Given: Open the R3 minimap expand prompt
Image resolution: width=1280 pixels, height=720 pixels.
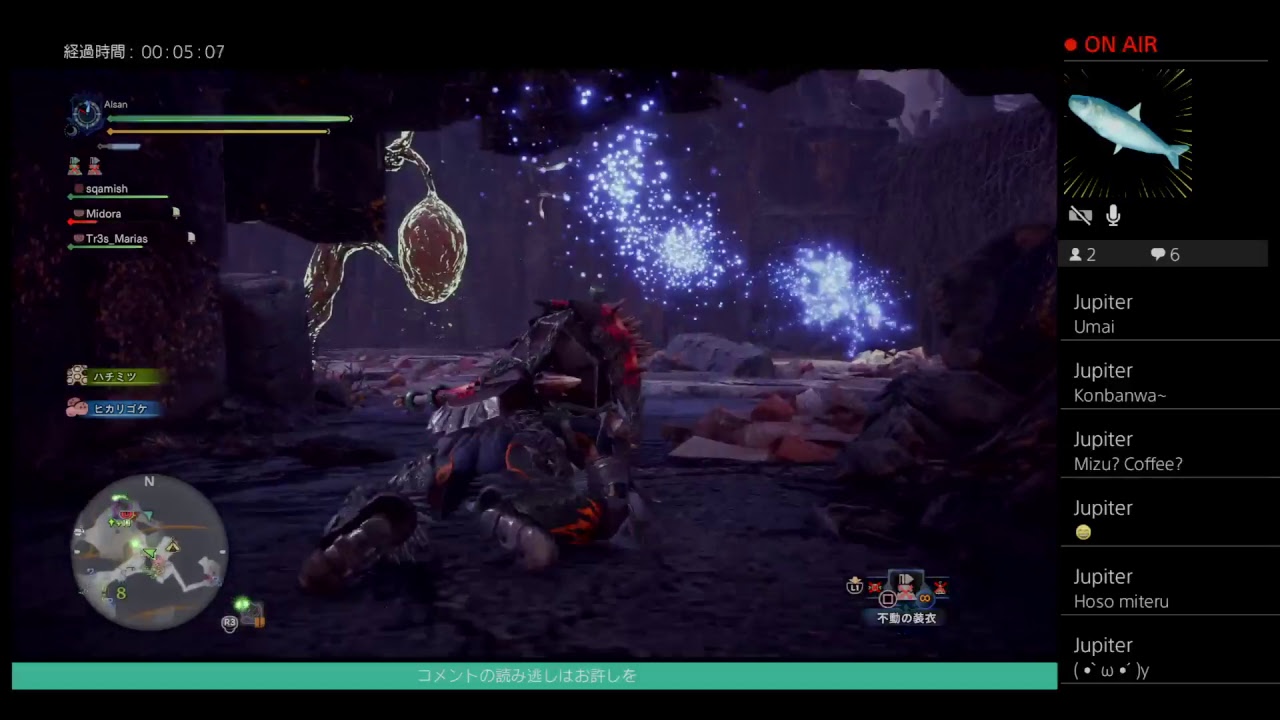Looking at the screenshot, I should 229,623.
